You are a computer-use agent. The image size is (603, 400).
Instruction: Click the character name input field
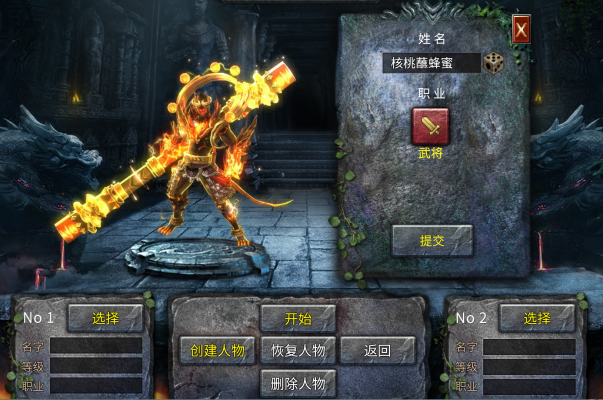point(432,63)
